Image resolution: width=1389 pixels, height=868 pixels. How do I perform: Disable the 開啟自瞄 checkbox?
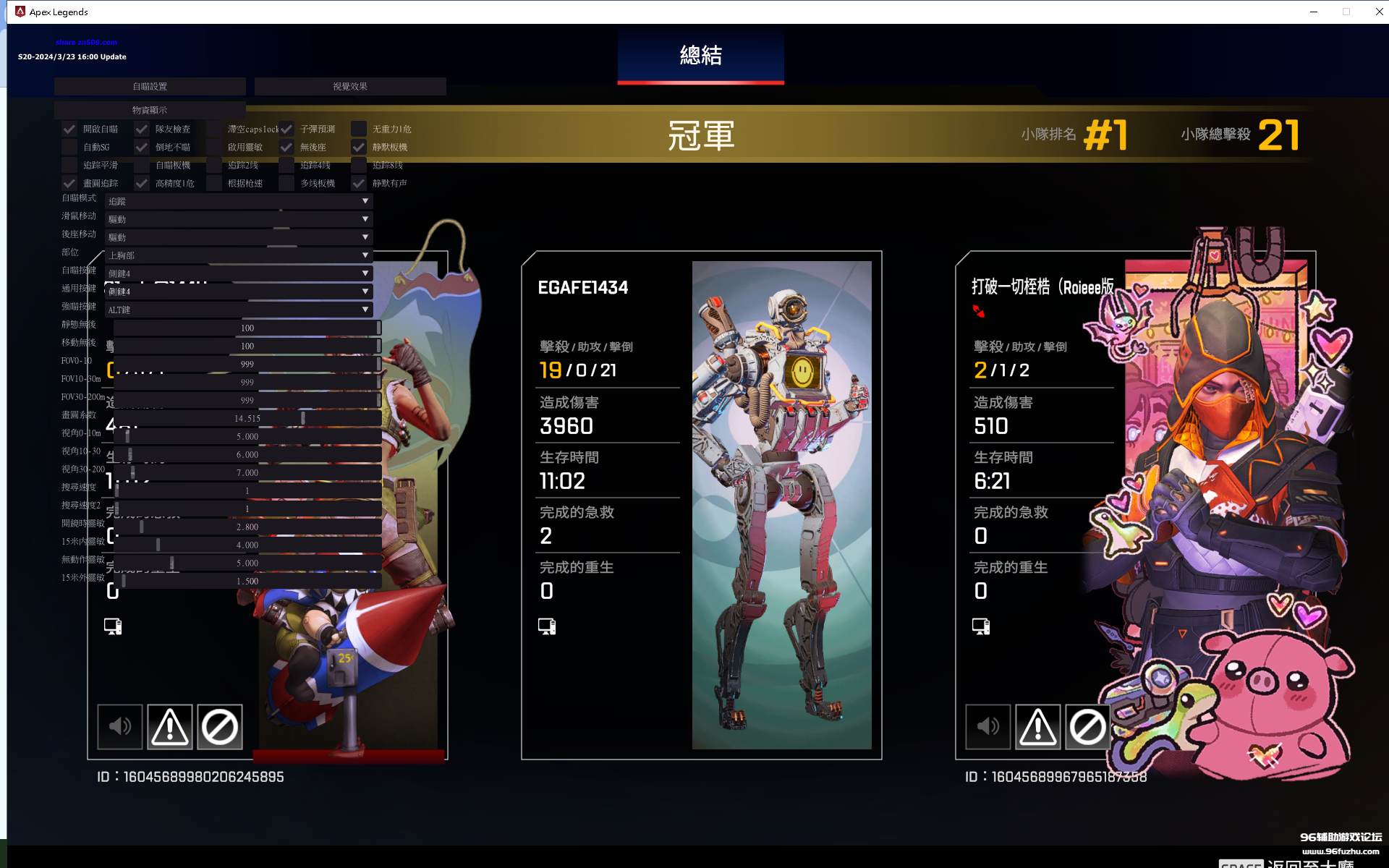tap(69, 129)
